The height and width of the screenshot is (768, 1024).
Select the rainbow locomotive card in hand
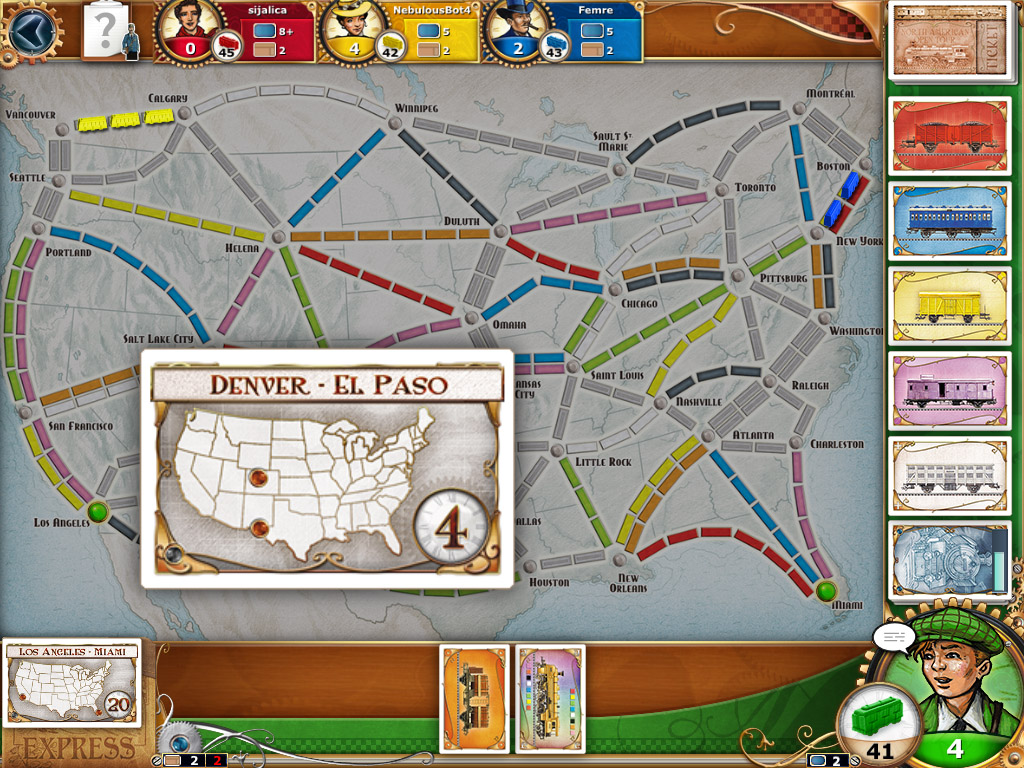pos(551,698)
